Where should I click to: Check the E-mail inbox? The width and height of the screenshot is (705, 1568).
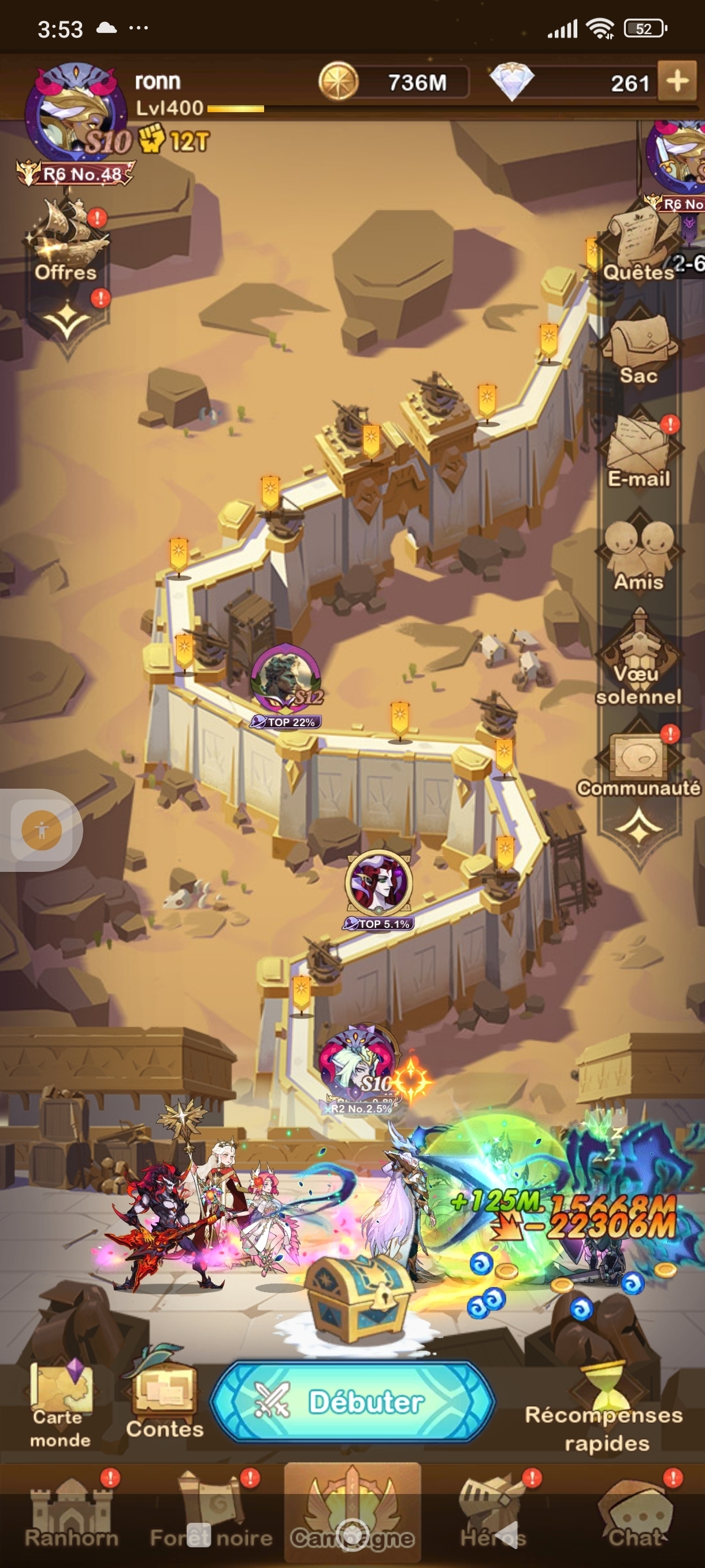[638, 452]
